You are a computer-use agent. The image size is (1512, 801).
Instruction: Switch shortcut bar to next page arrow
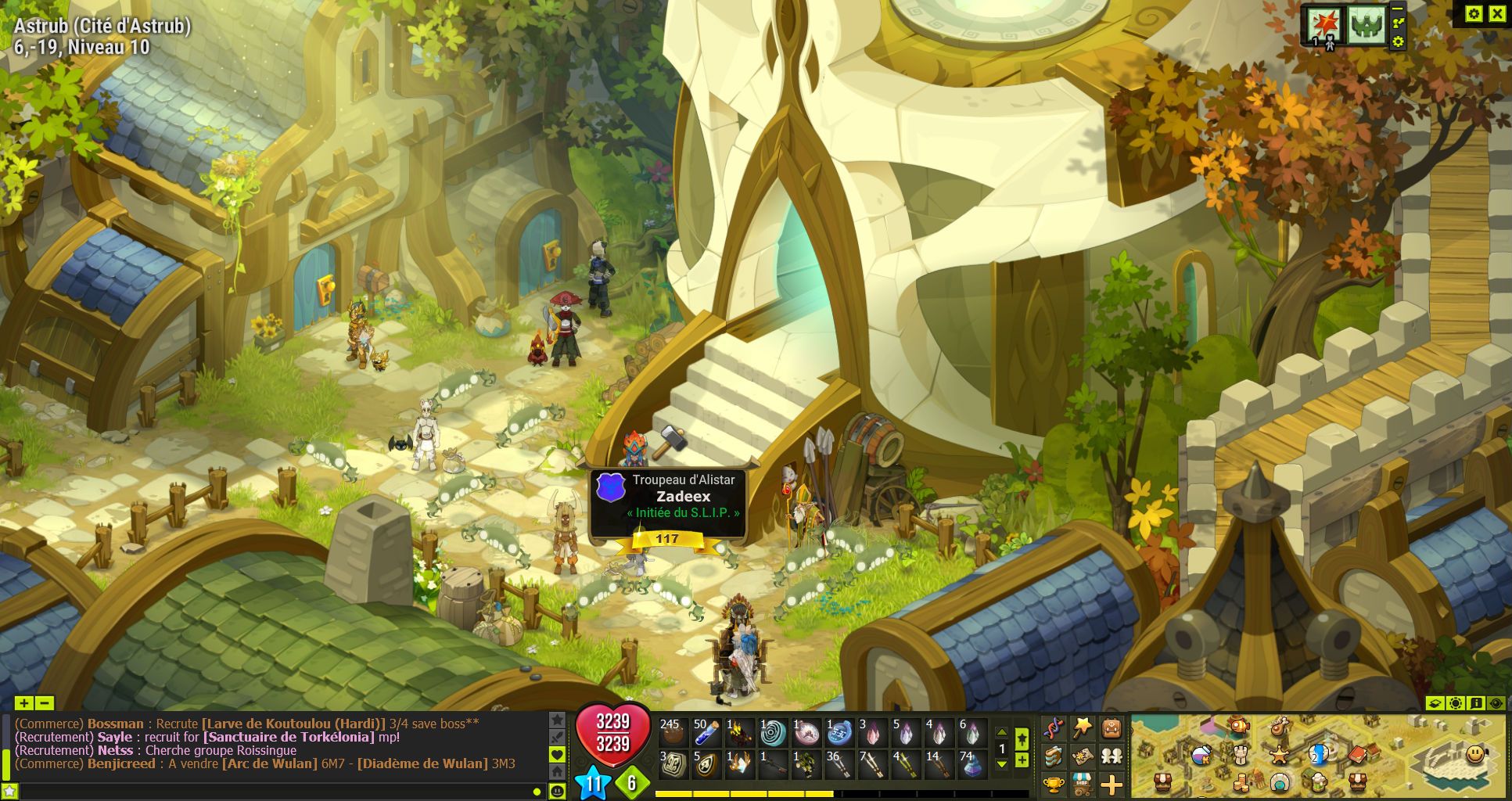[x=1001, y=764]
